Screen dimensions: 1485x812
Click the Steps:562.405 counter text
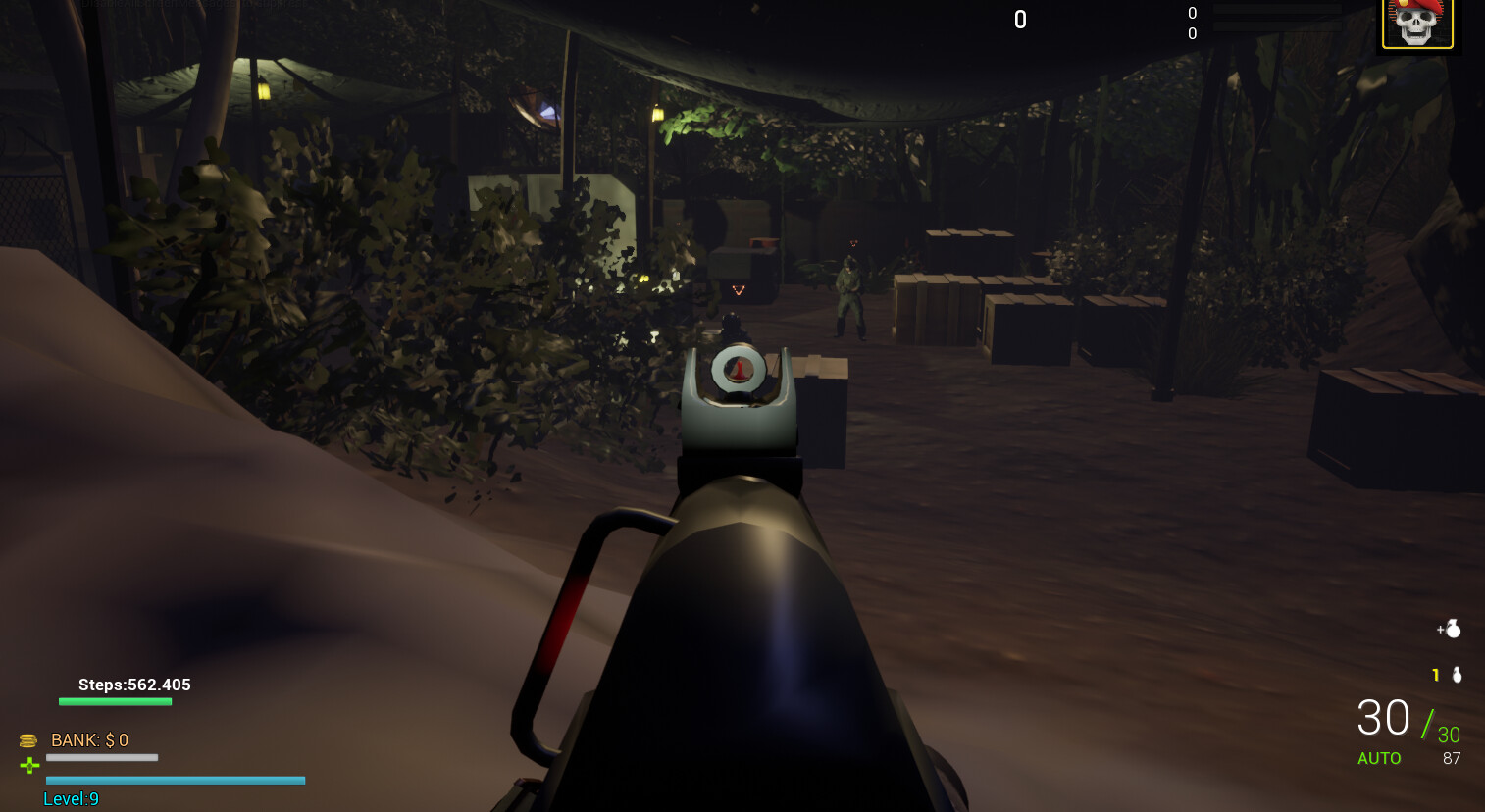coord(133,685)
